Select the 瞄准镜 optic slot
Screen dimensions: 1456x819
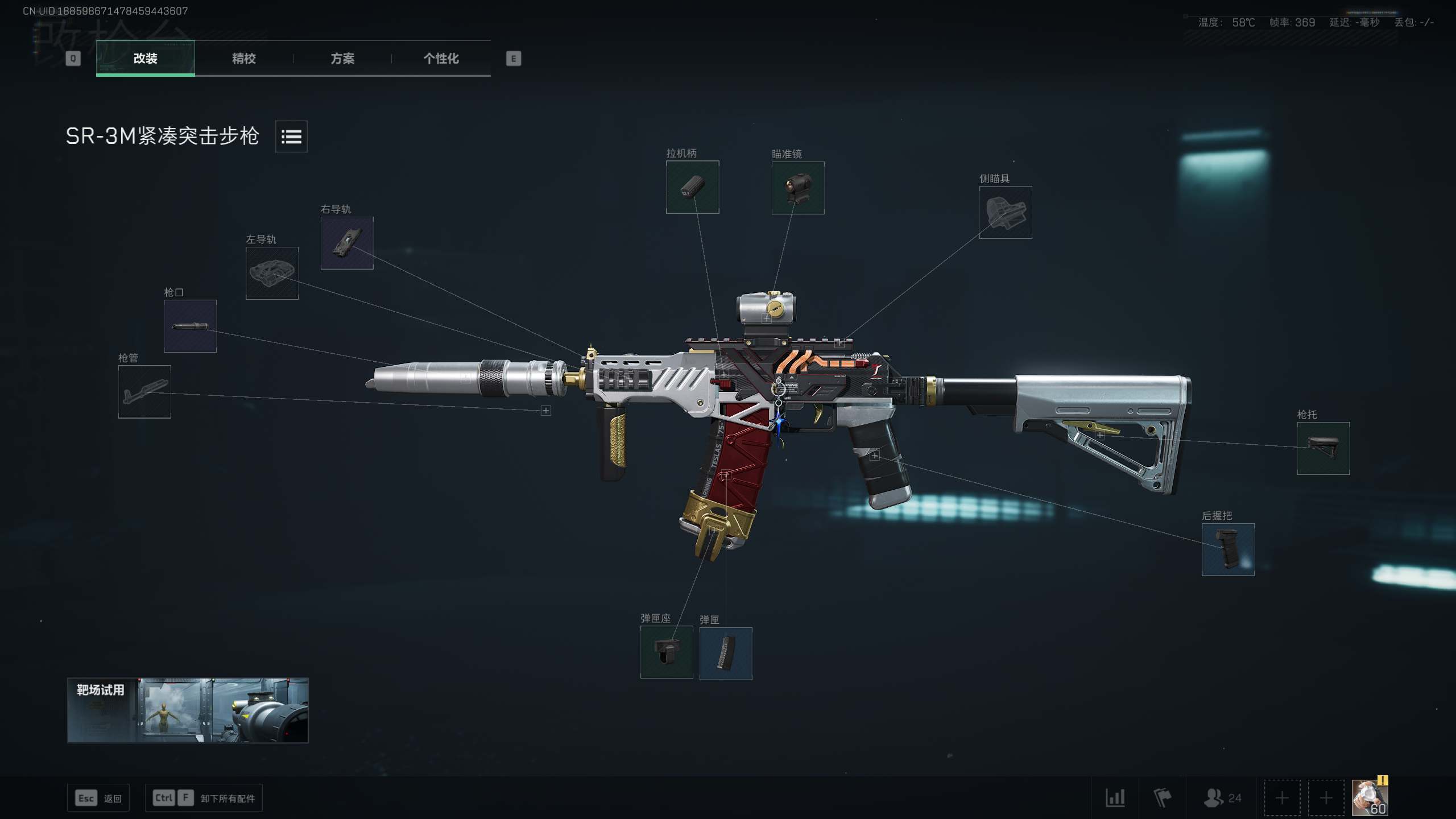[797, 188]
